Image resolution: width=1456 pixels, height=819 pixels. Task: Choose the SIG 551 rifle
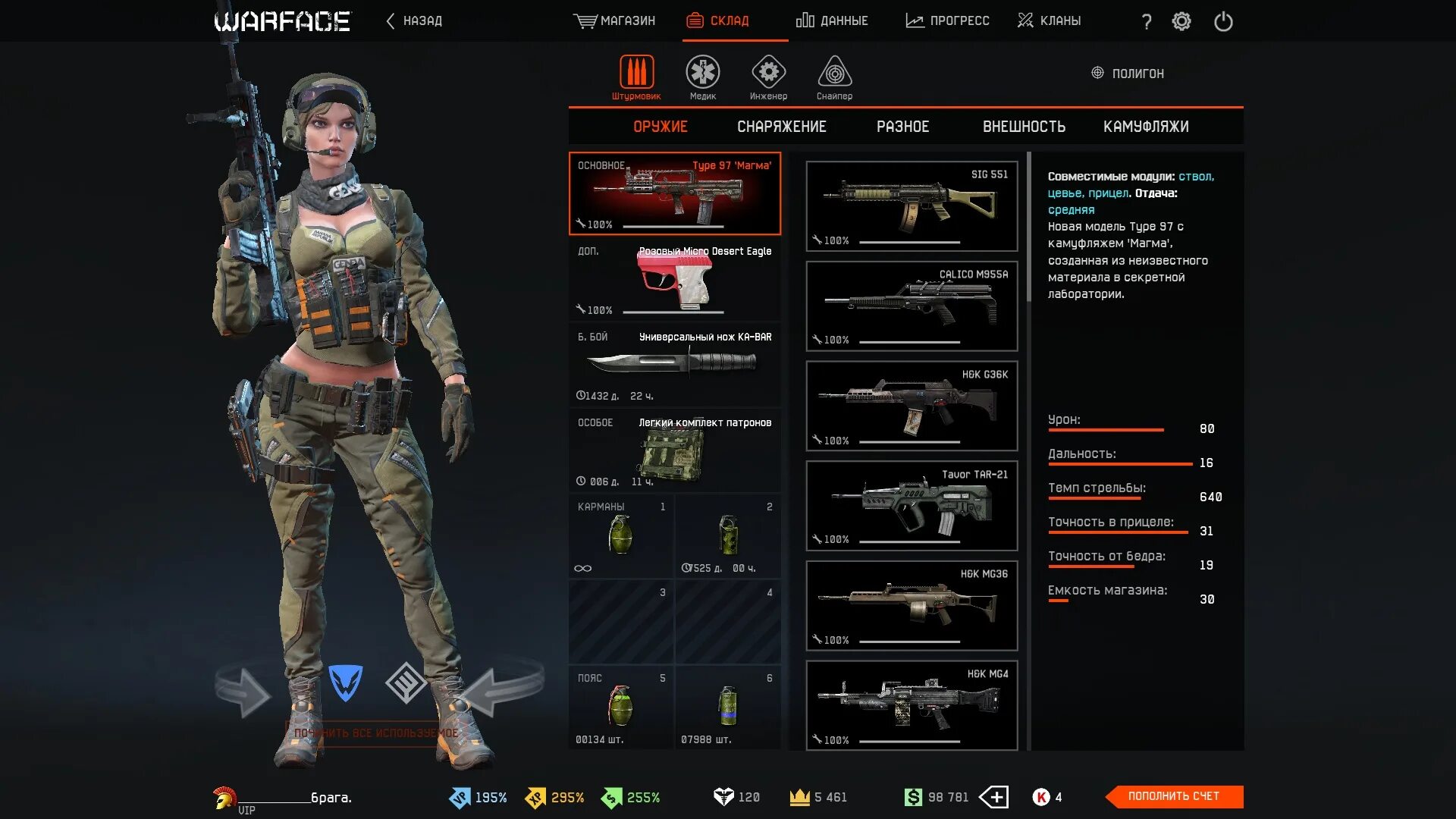(912, 206)
